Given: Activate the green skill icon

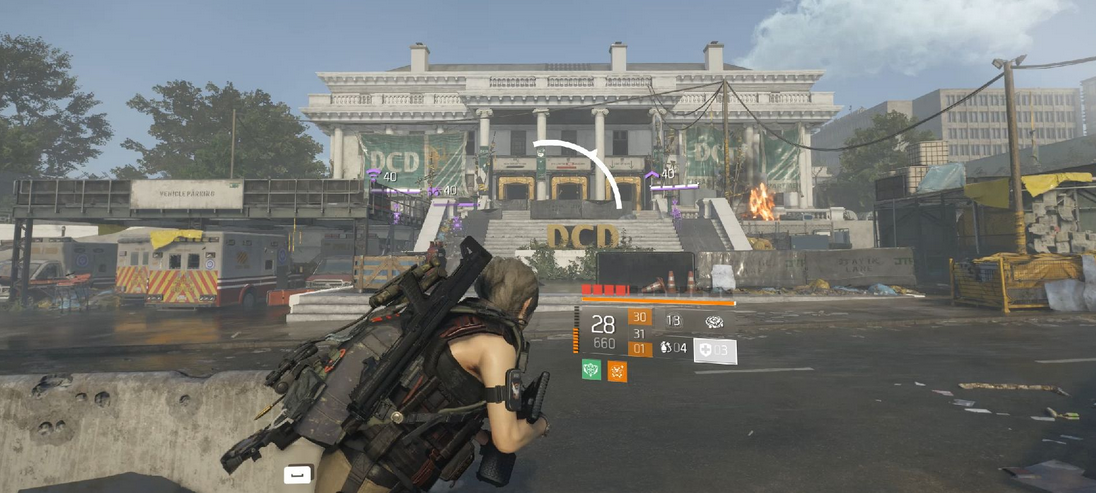Looking at the screenshot, I should 591,371.
